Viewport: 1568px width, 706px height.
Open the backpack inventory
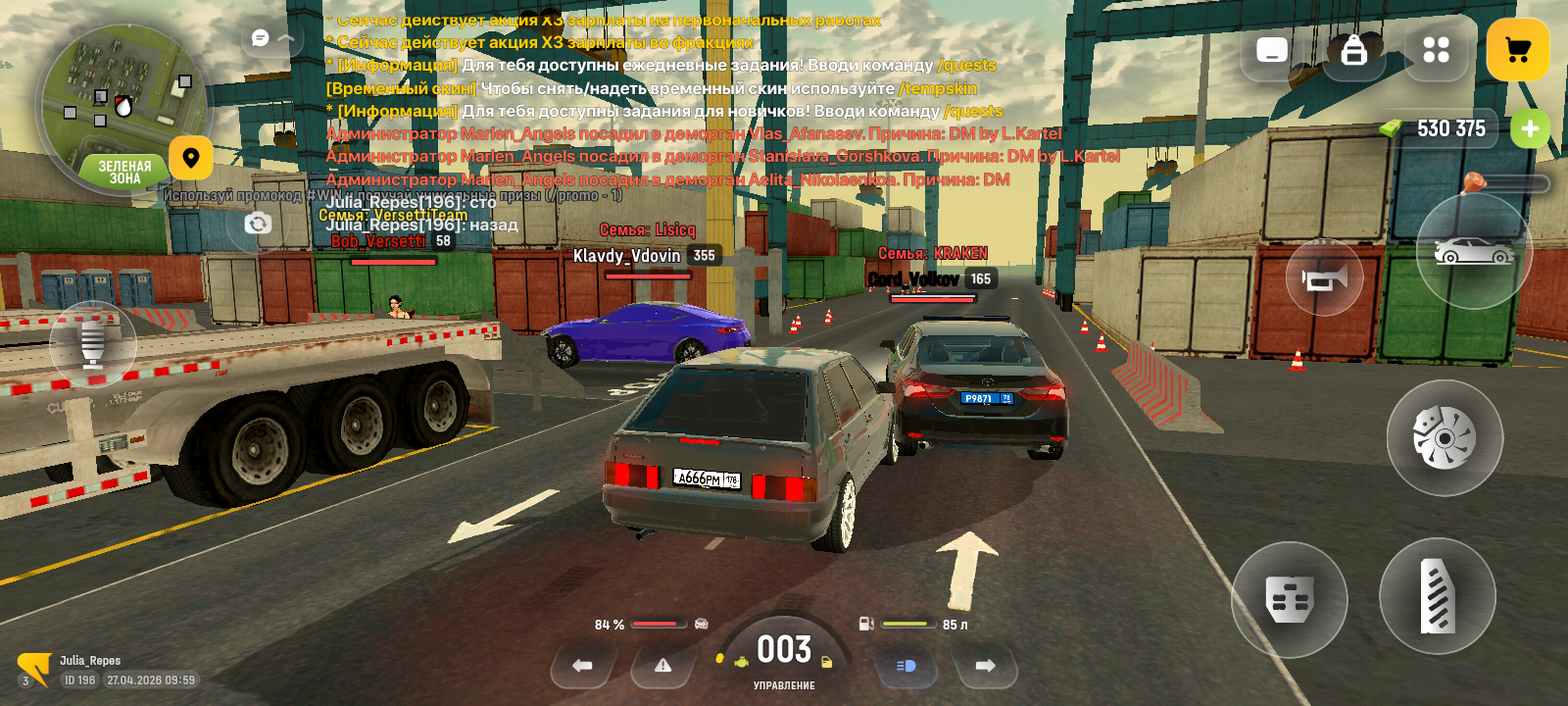click(1353, 50)
